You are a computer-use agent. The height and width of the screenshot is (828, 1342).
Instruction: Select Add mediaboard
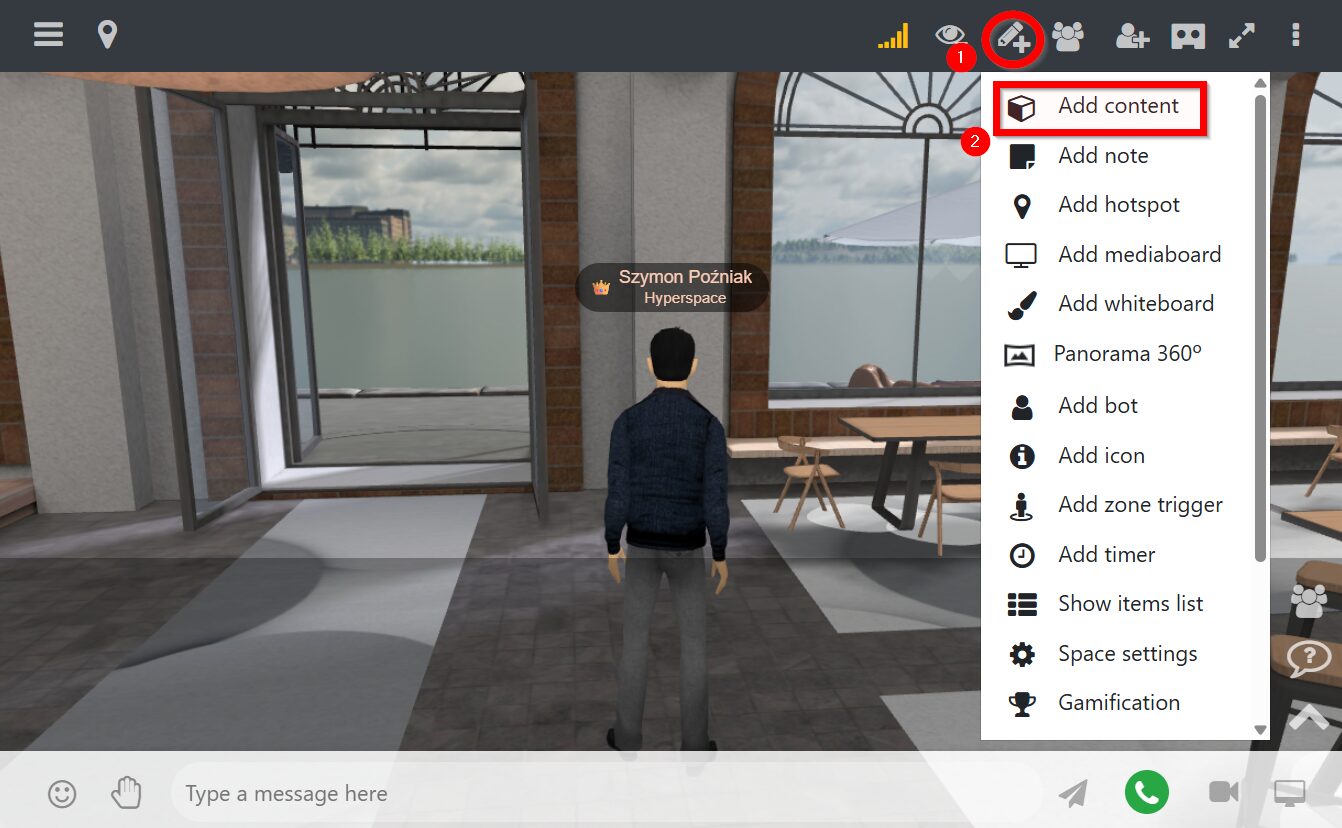click(1139, 255)
